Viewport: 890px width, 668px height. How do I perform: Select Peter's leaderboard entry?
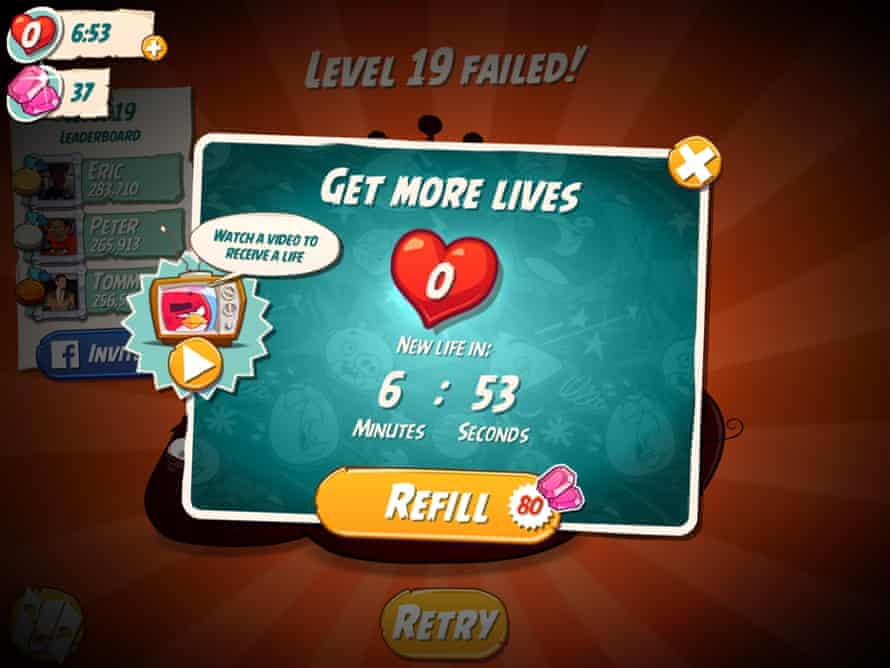[100, 233]
